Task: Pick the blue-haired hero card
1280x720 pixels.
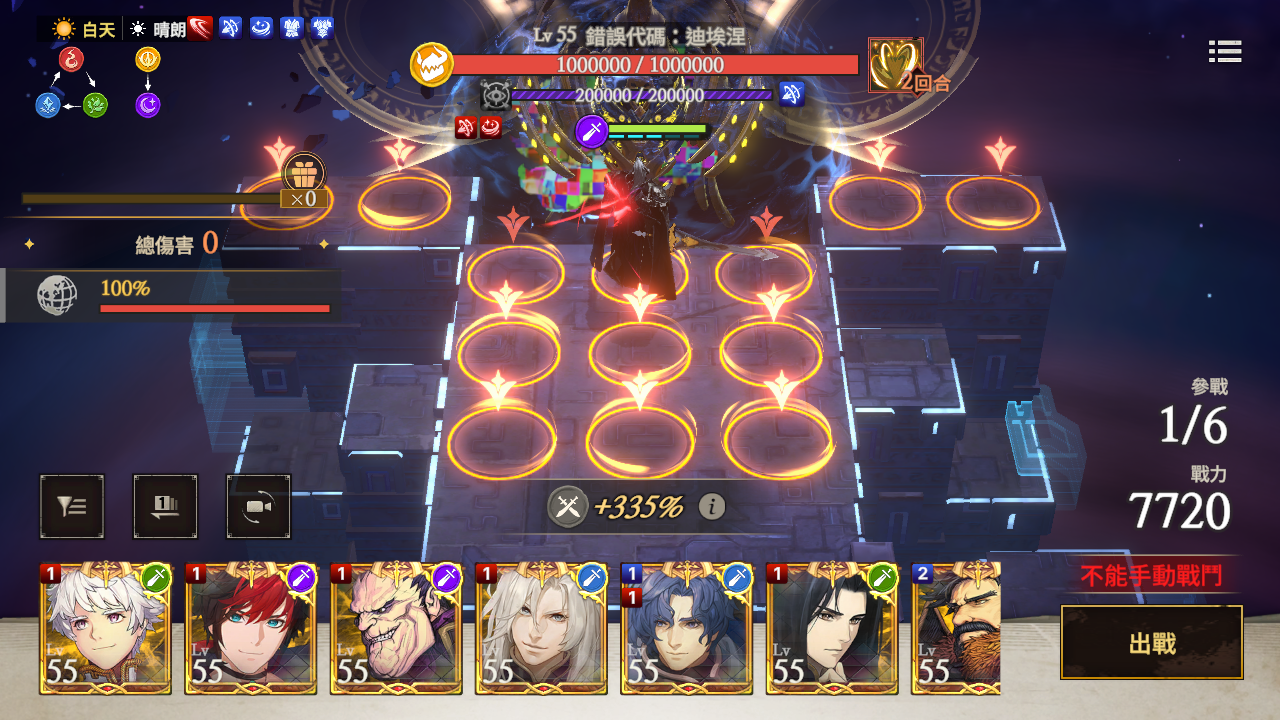Action: click(686, 628)
